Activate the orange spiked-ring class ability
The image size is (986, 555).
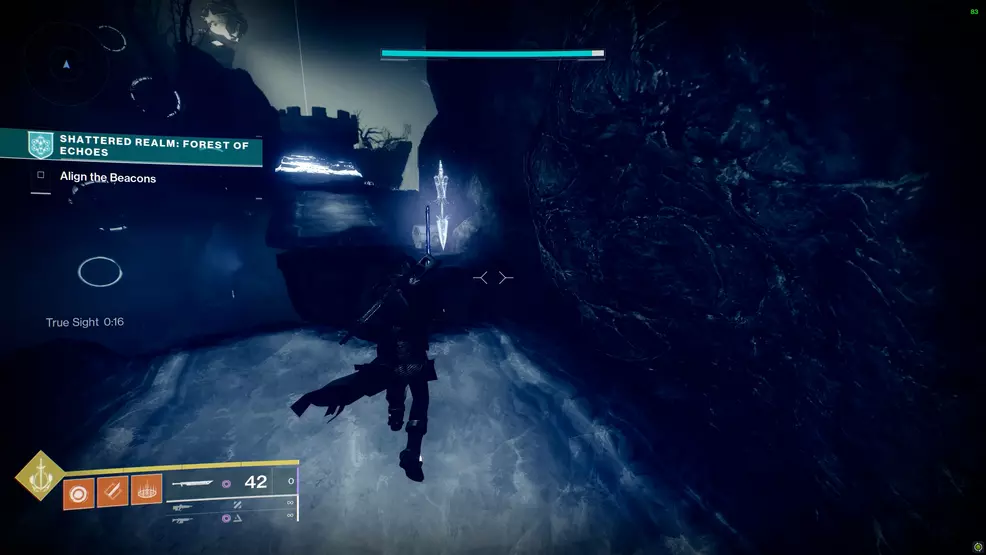[146, 492]
